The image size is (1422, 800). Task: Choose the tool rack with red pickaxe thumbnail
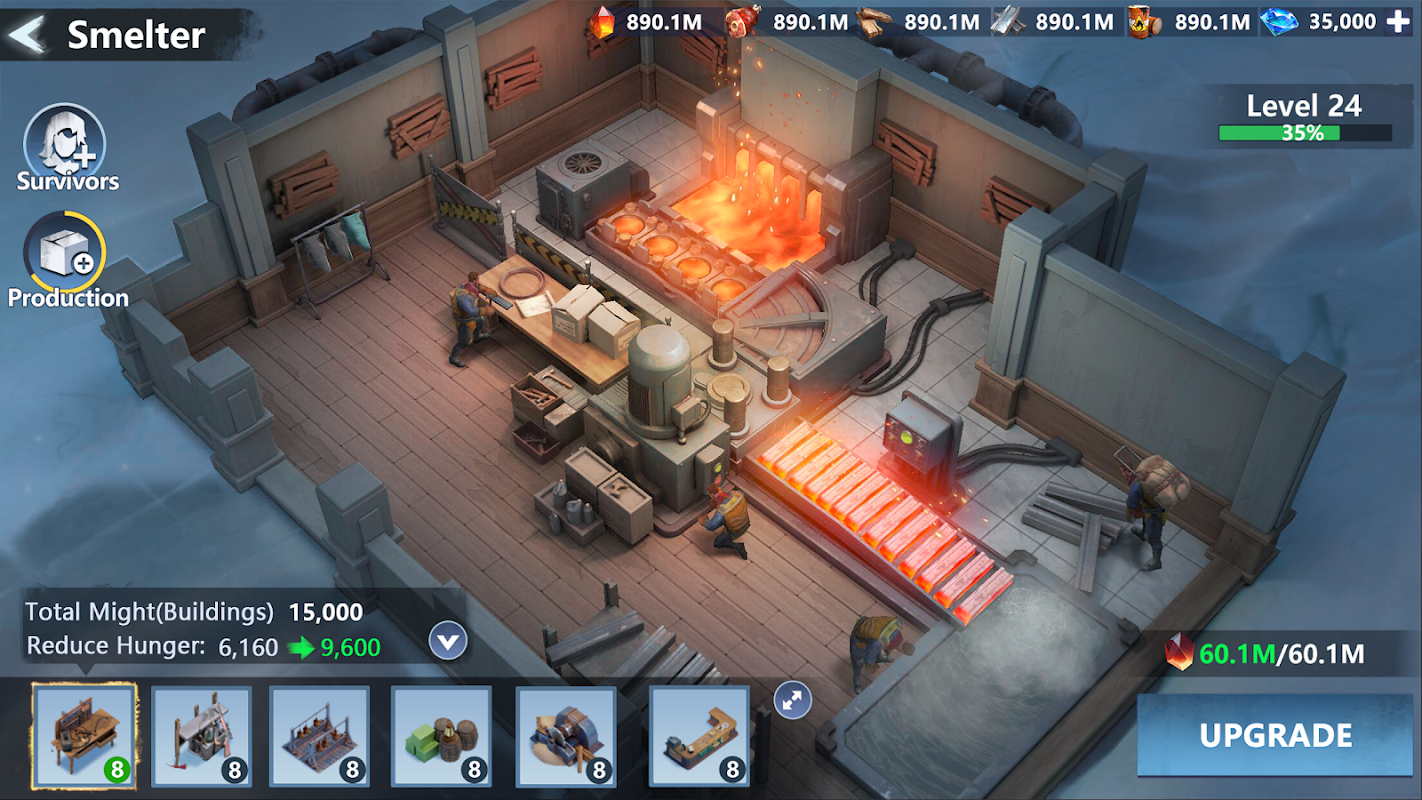201,736
